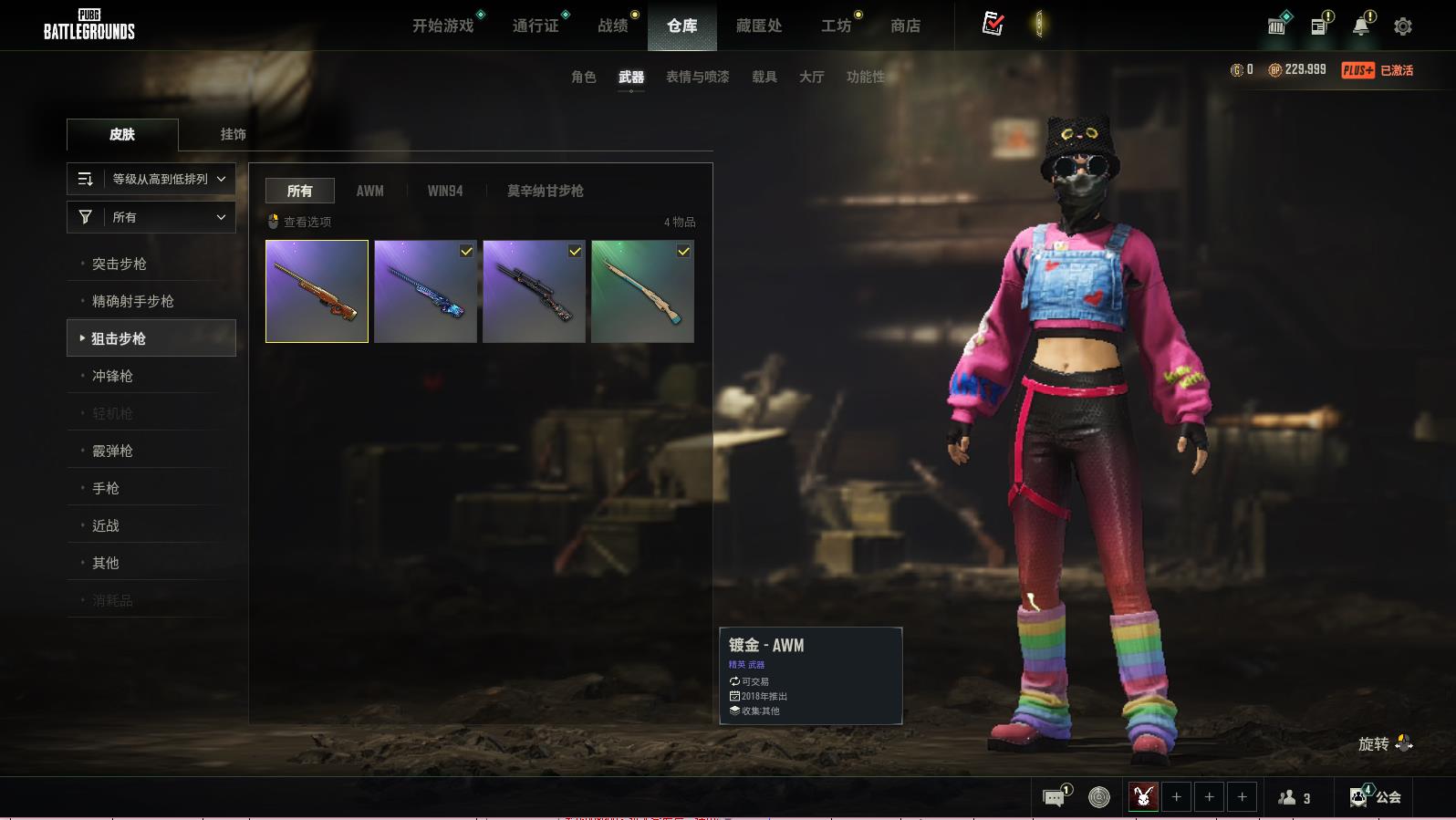The image size is (1456, 820).
Task: Open the 所有 filter dropdown
Action: [151, 217]
